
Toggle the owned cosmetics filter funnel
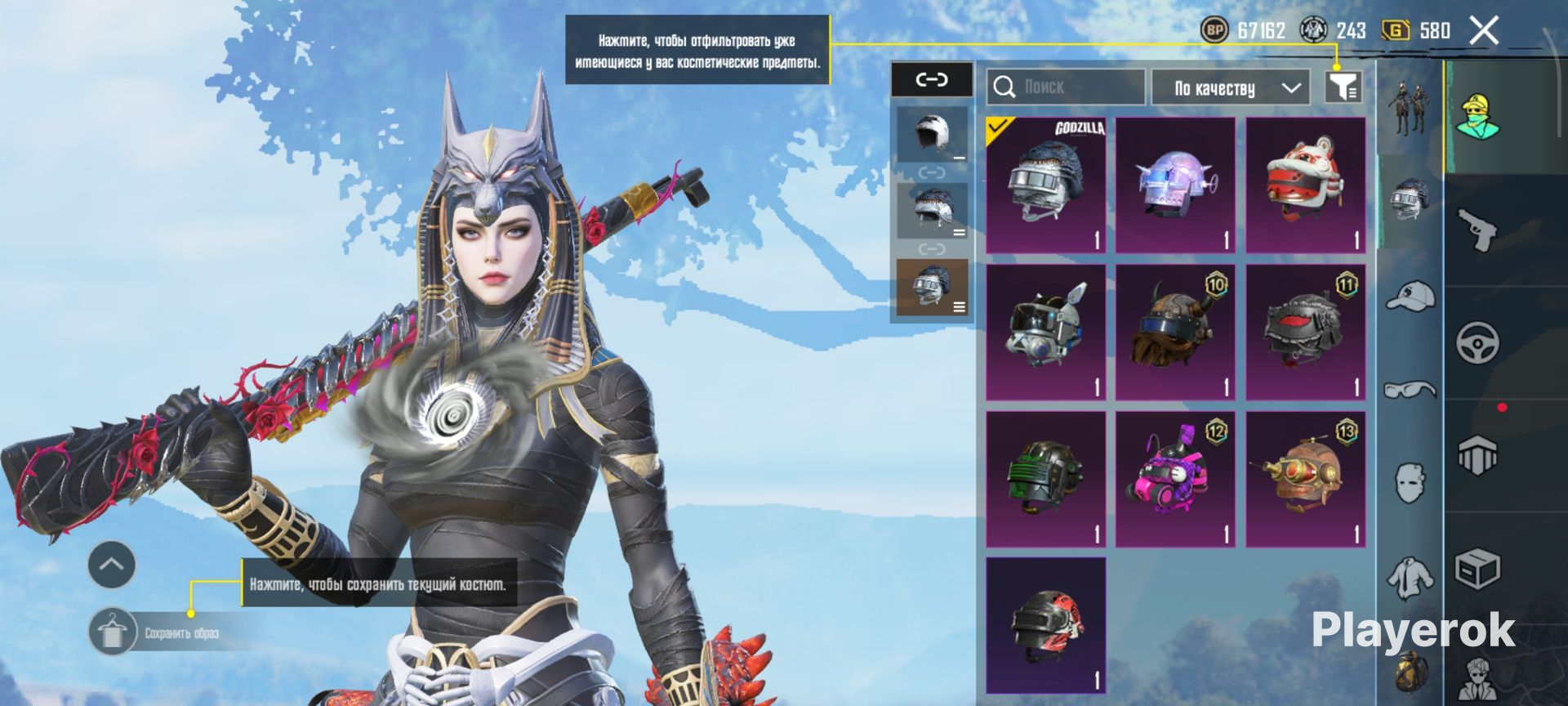point(1343,86)
